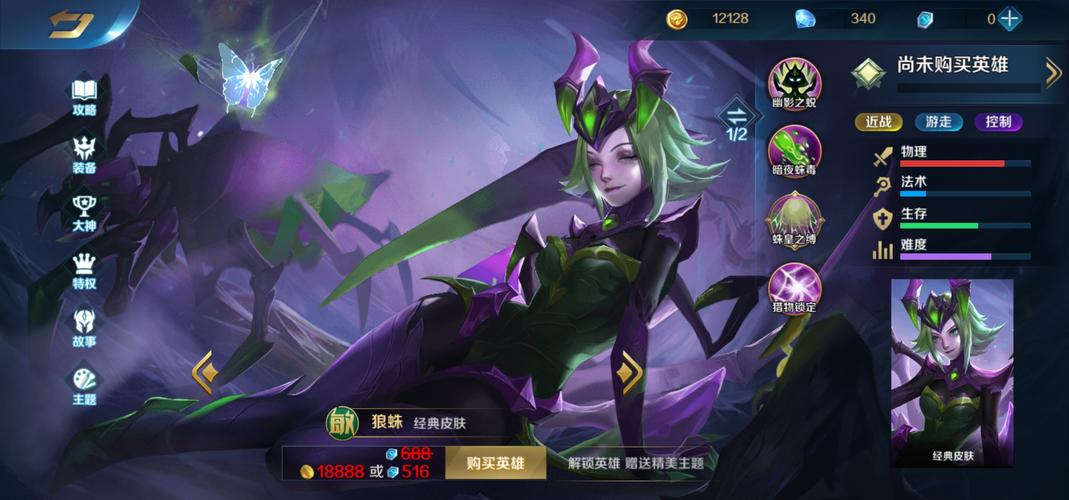This screenshot has height=500, width=1069.
Task: Click the gold coin currency icon
Action: coord(678,18)
